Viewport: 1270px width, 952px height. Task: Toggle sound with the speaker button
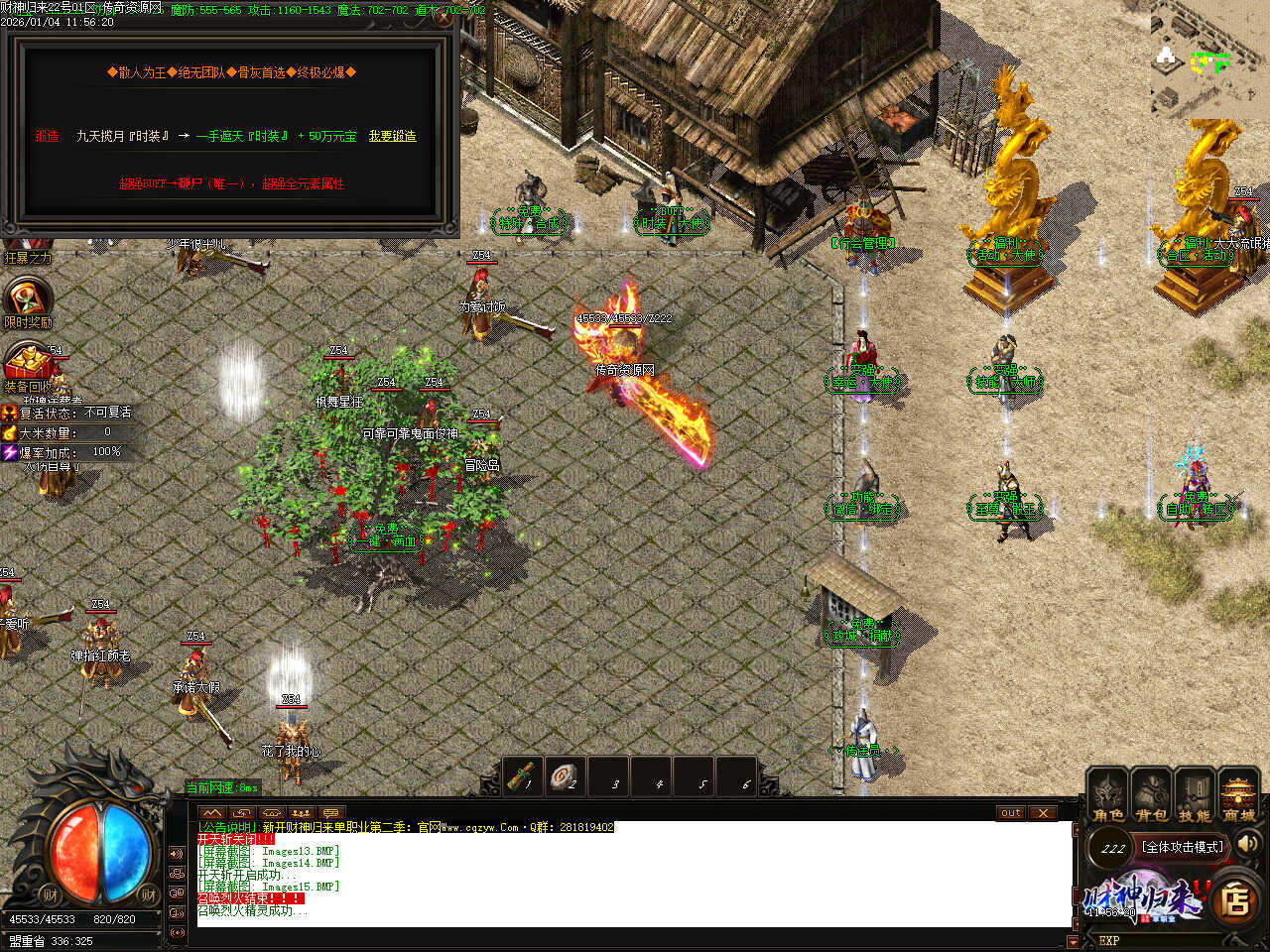1247,844
